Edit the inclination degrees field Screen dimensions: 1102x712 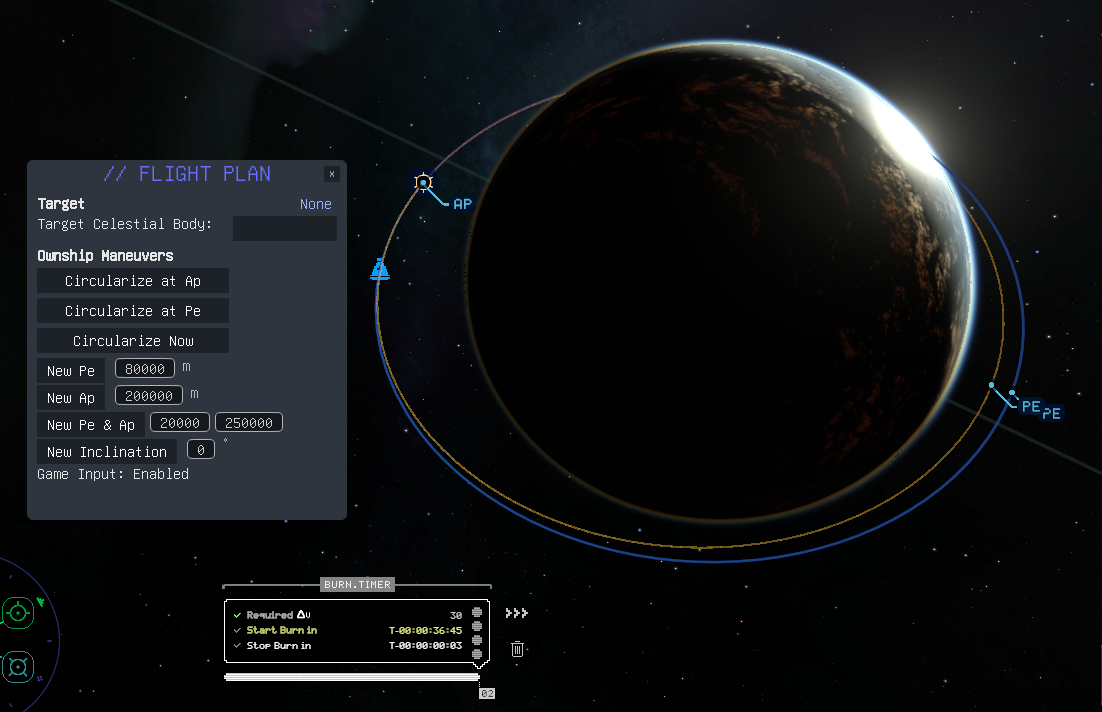[201, 450]
